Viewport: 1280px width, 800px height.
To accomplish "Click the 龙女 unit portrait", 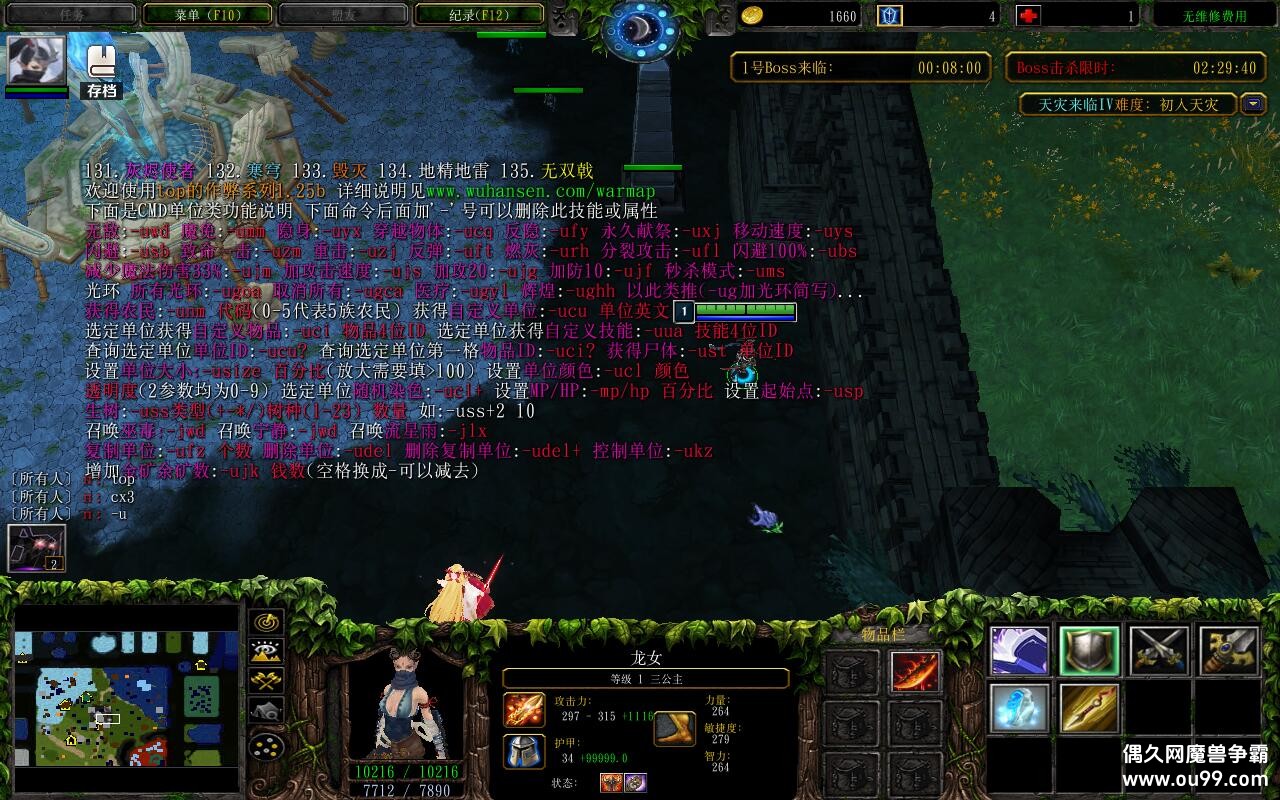I will pos(406,703).
